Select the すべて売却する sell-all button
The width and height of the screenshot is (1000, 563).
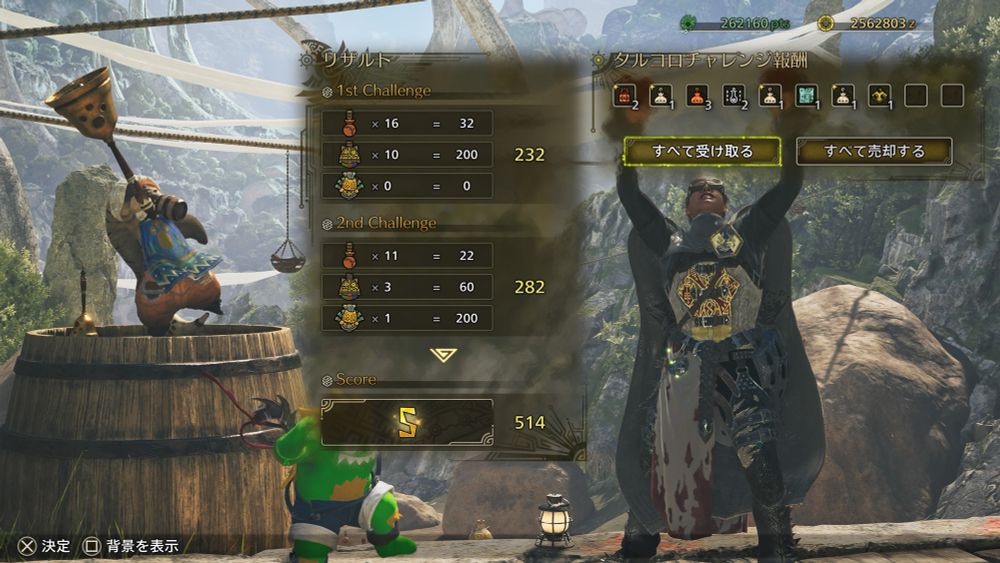click(874, 151)
